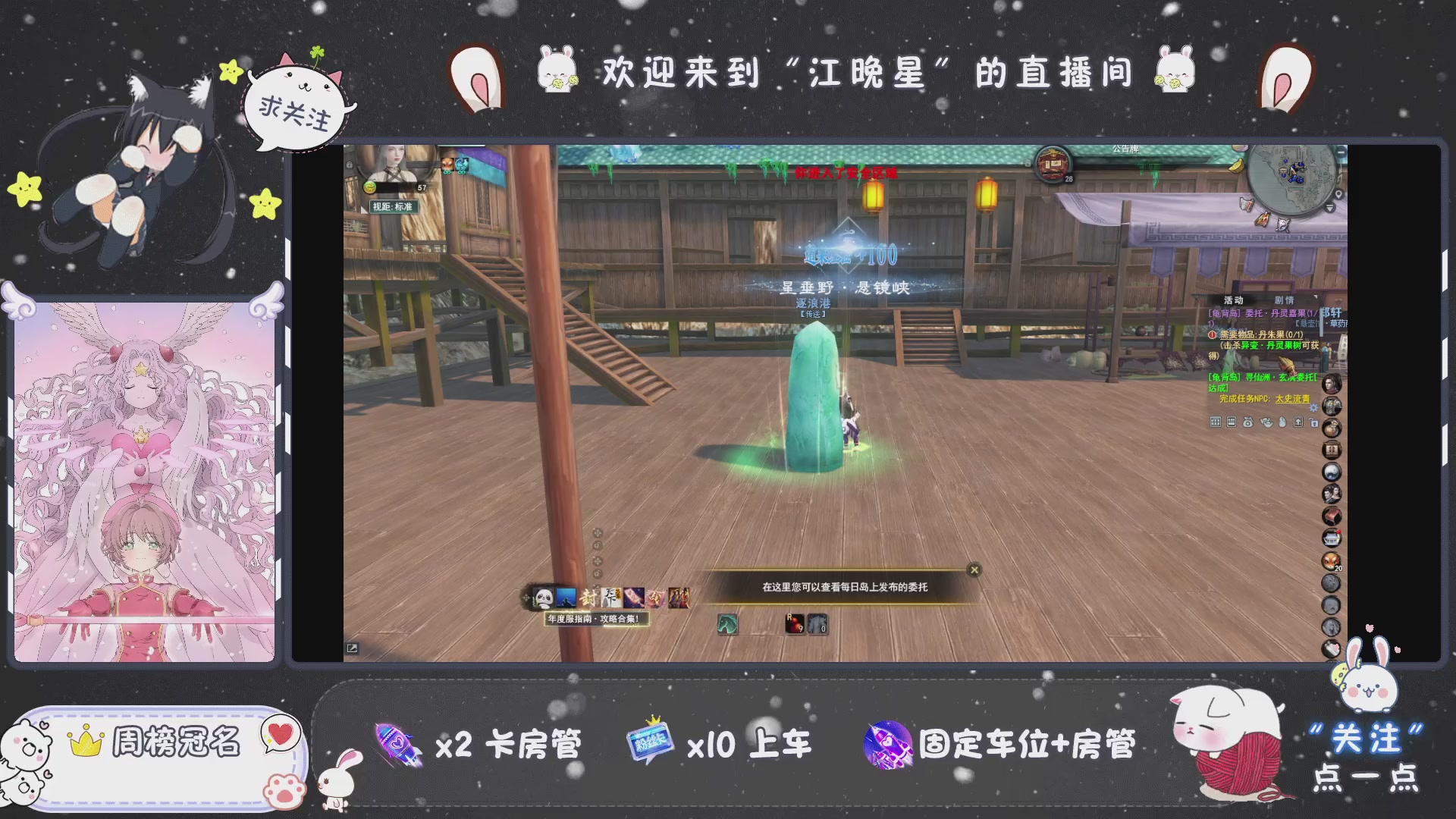Select the teal horse mount icon
Screen dimensions: 1456x819
pos(728,625)
